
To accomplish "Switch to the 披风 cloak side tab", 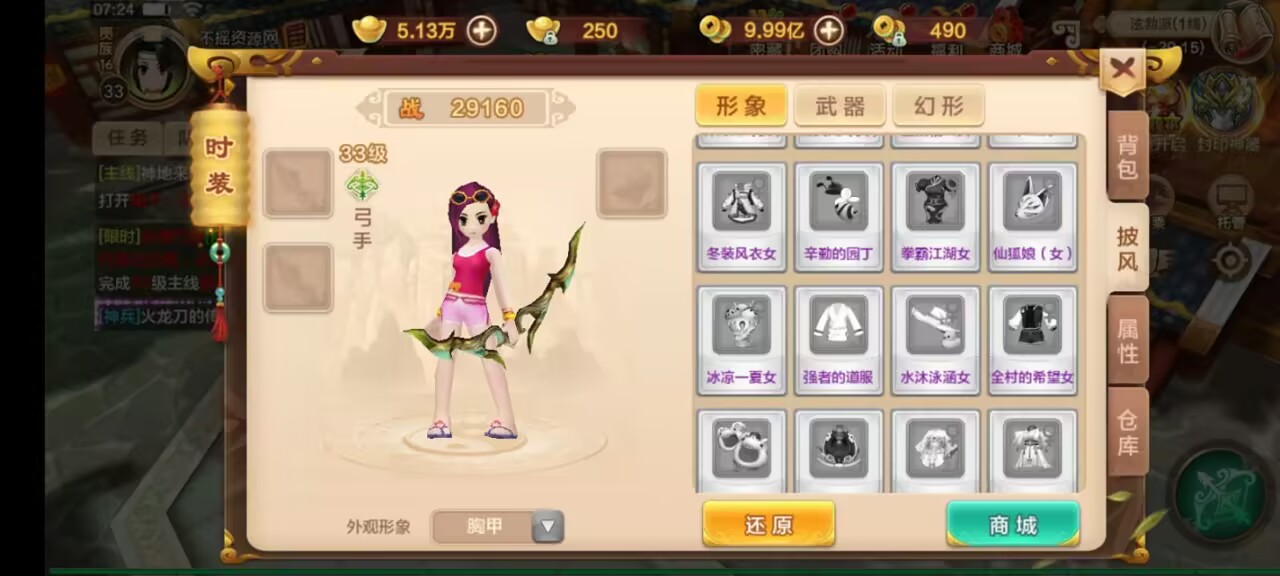I will [x=1127, y=249].
